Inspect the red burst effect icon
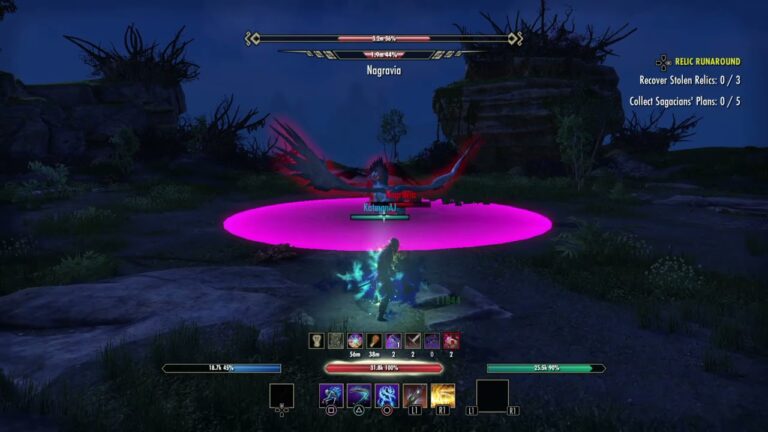Screen dimensions: 768x432 pos(452,341)
